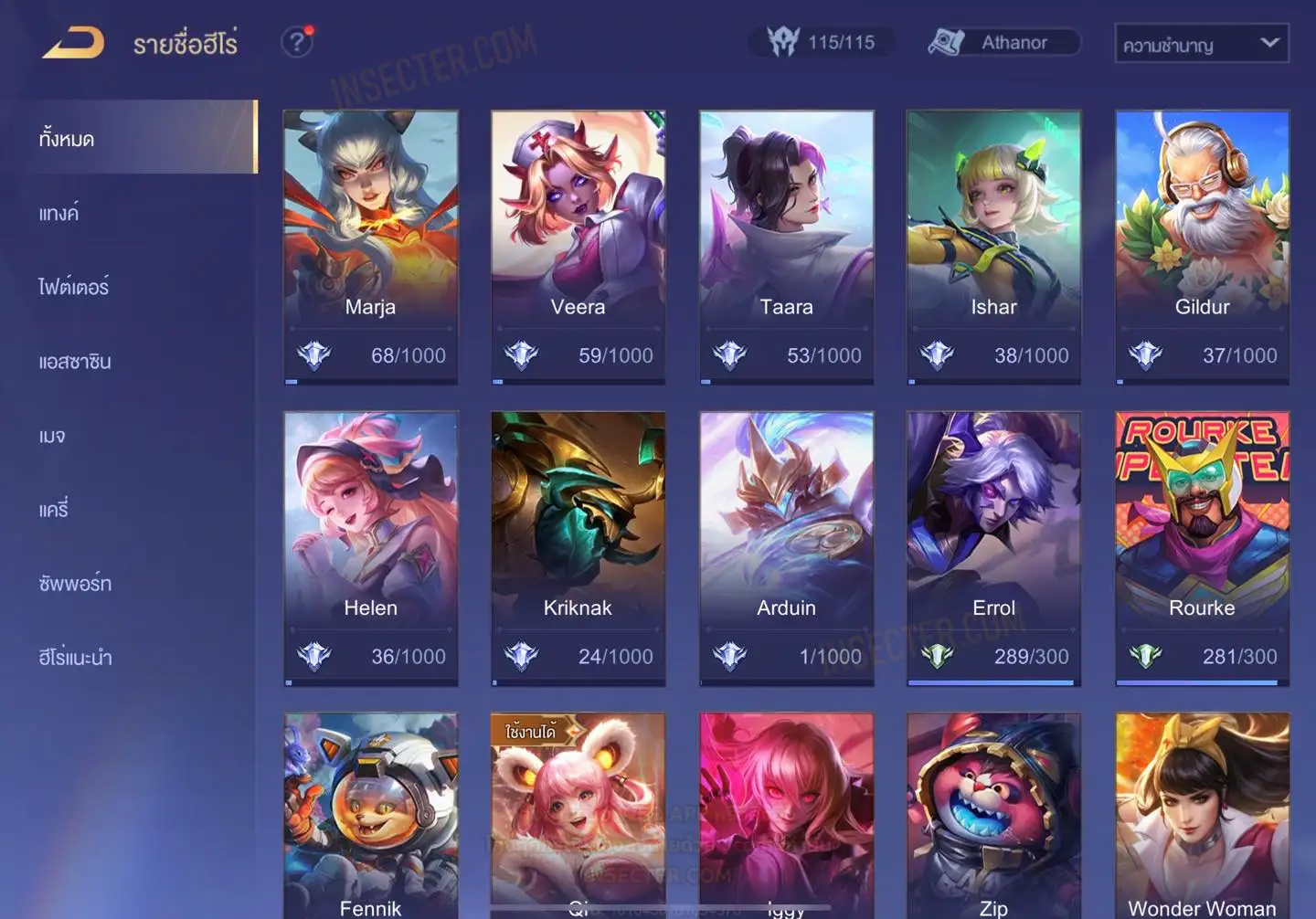Click the Athanor badge button
Image resolution: width=1316 pixels, height=919 pixels.
(1003, 42)
